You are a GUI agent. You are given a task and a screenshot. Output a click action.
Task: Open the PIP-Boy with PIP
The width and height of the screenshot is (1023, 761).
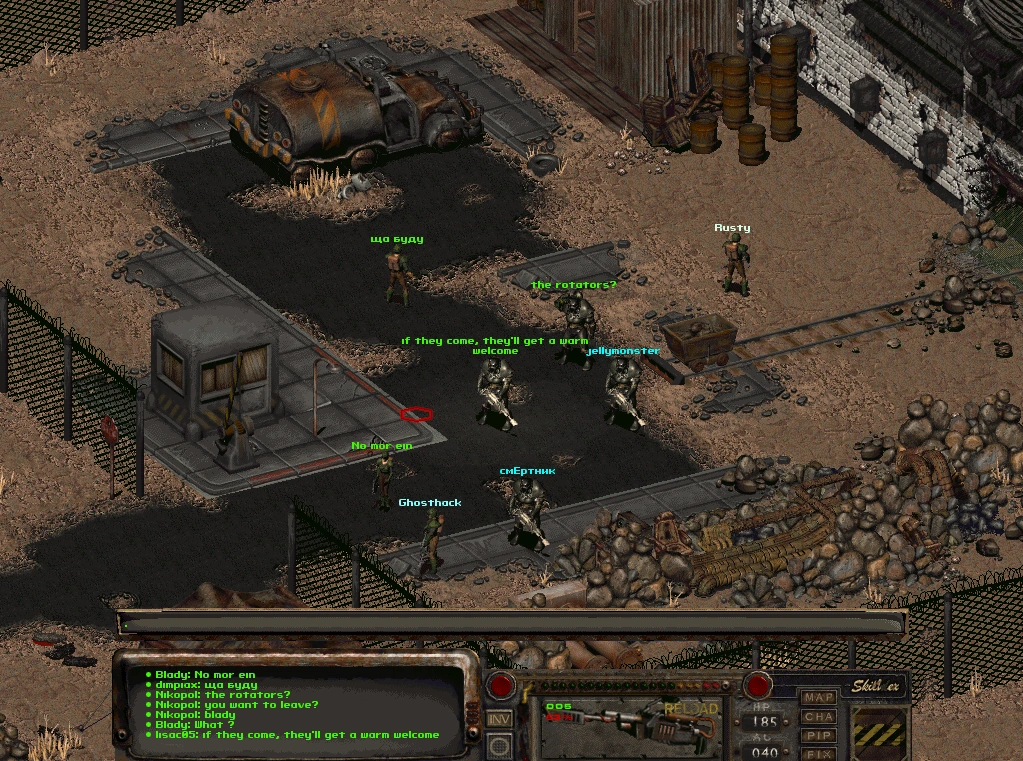click(819, 735)
